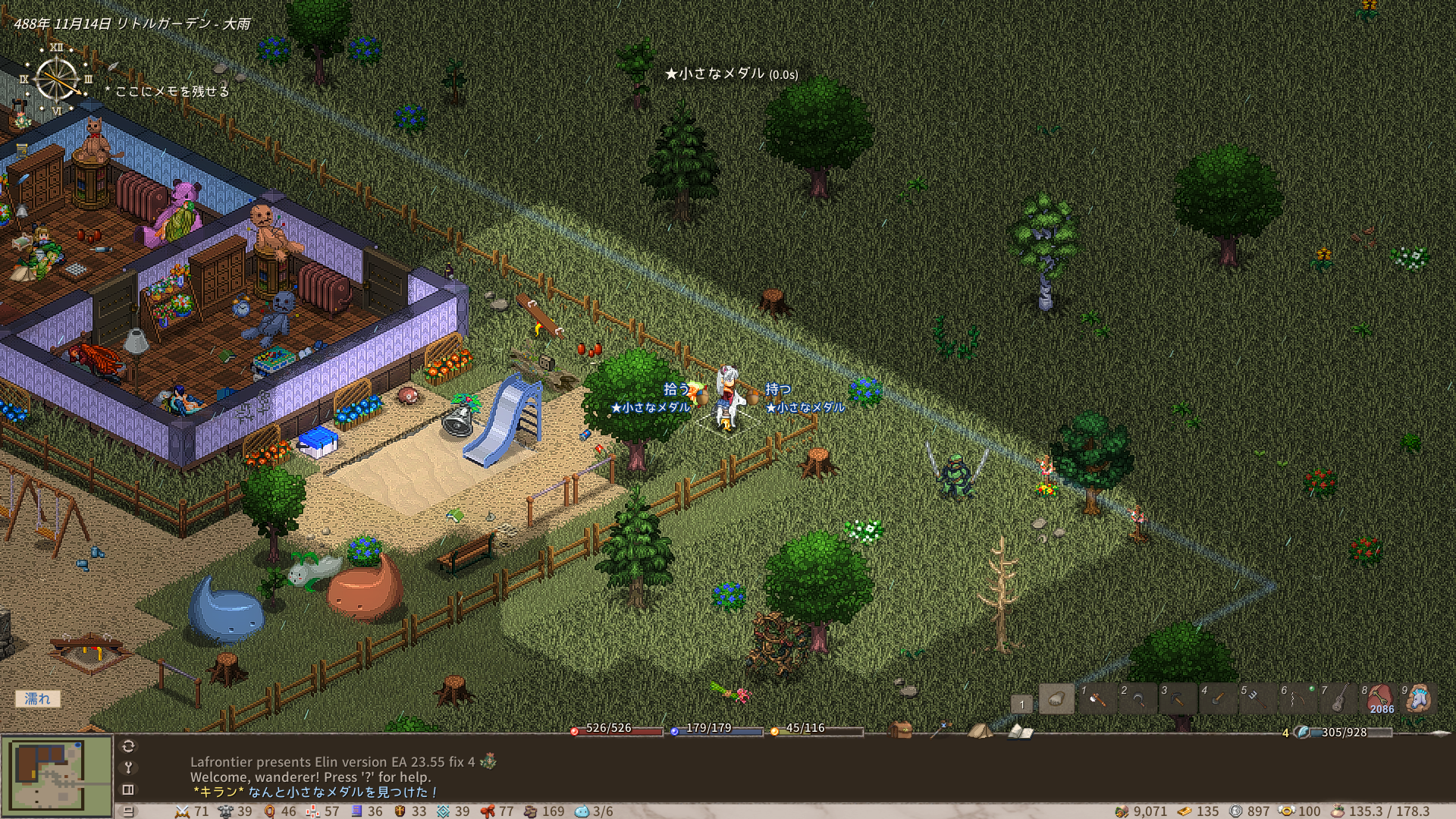Open the wrench settings button by the log
Image resolution: width=1456 pixels, height=819 pixels.
(x=128, y=767)
